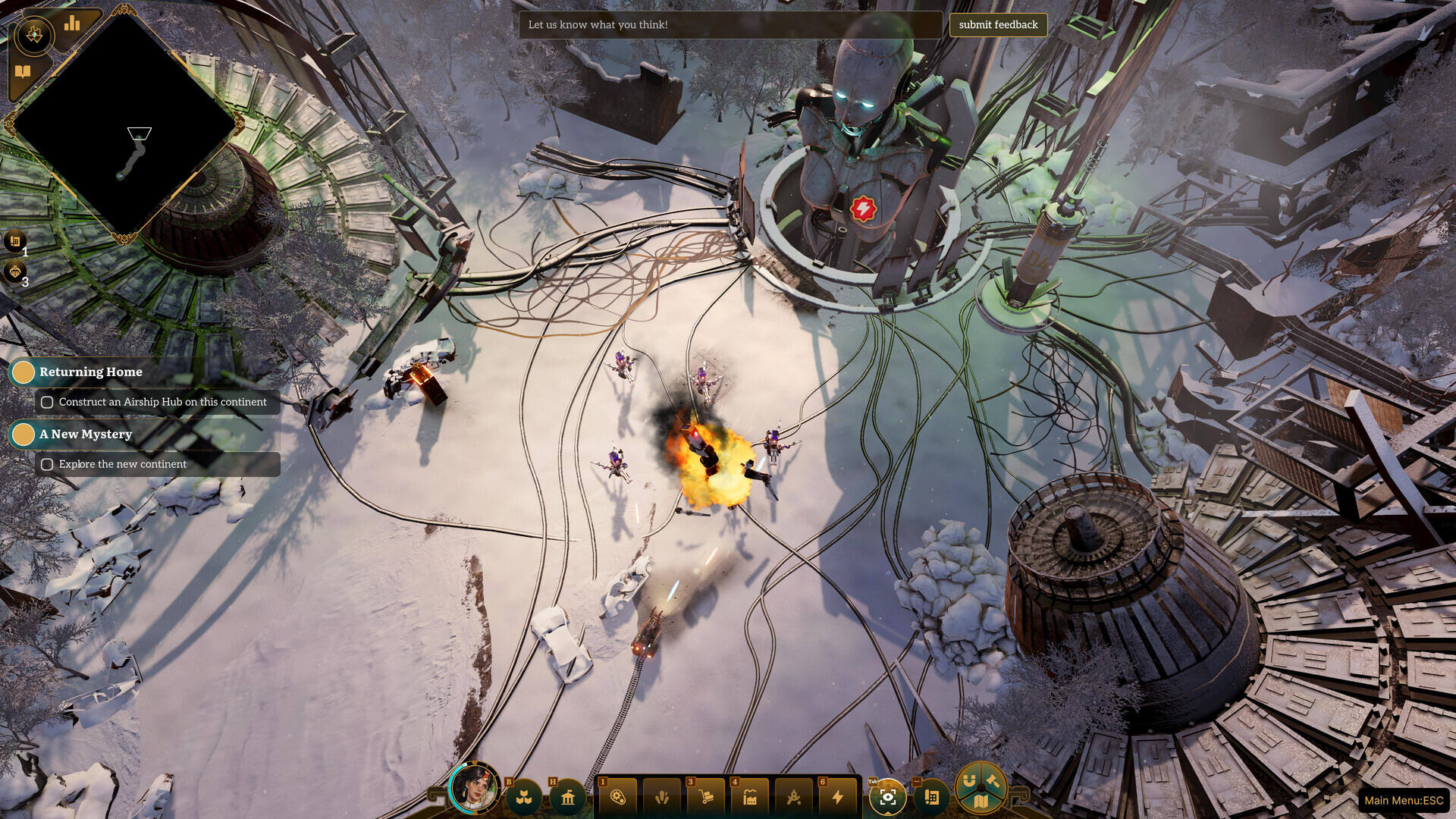Screen dimensions: 1456x819
Task: Select the lightning bolt power category
Action: coord(838,797)
